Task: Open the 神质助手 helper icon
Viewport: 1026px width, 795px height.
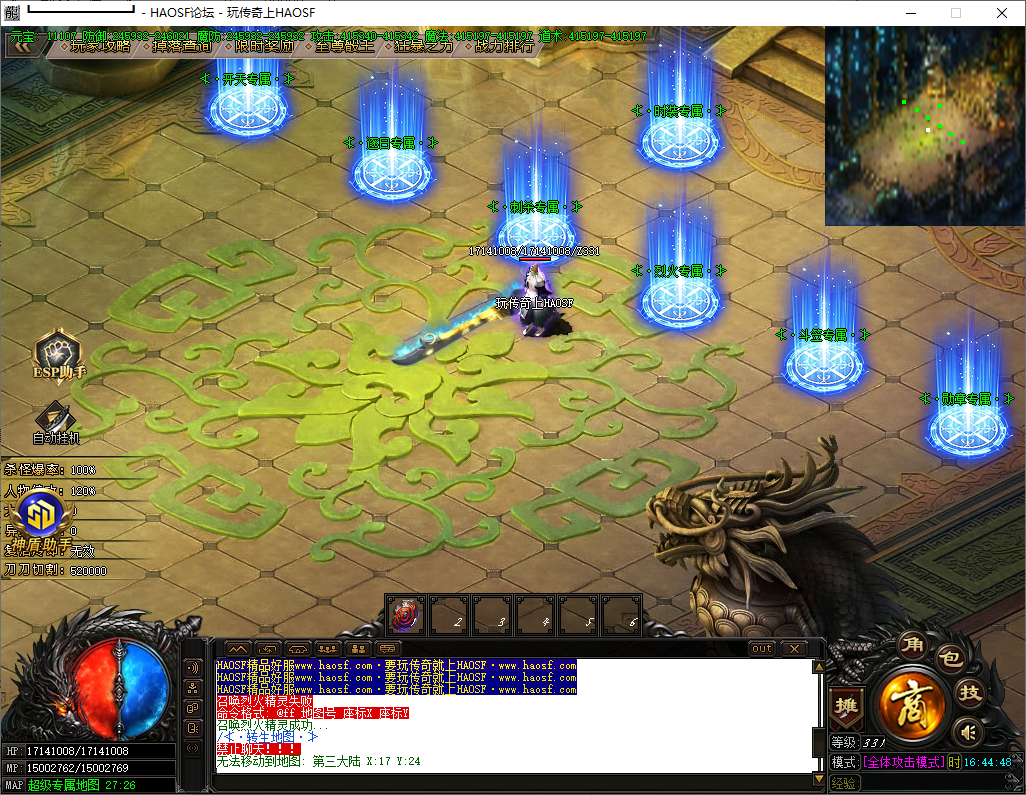Action: click(40, 518)
